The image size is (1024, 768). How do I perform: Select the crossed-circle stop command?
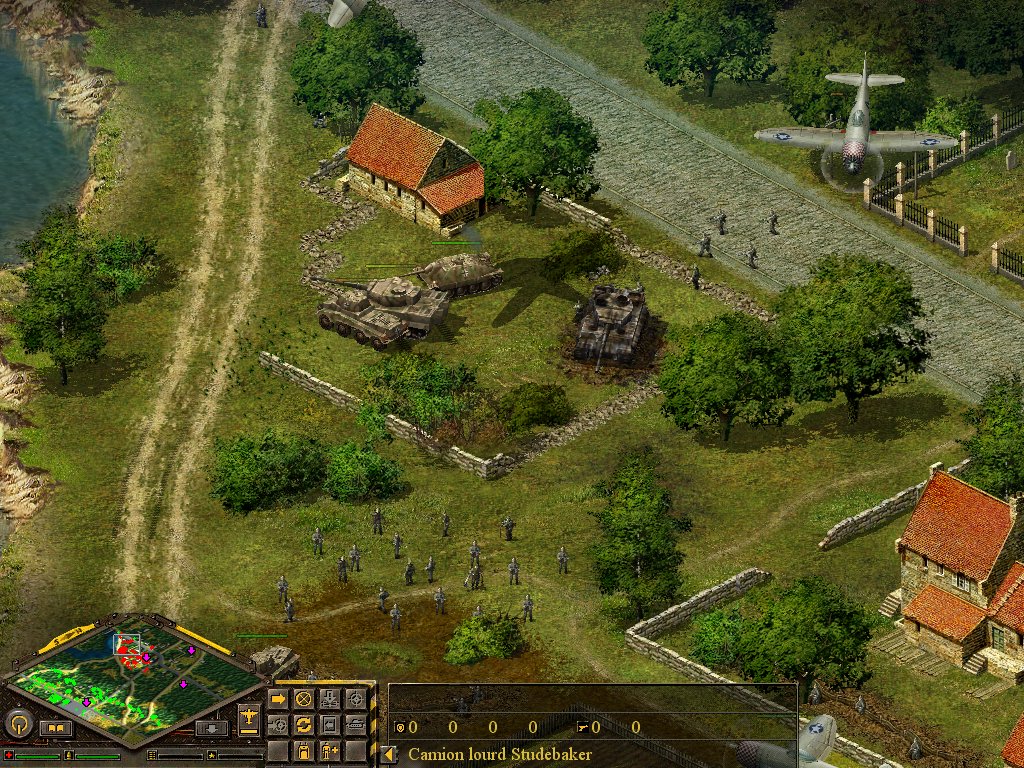tap(303, 699)
